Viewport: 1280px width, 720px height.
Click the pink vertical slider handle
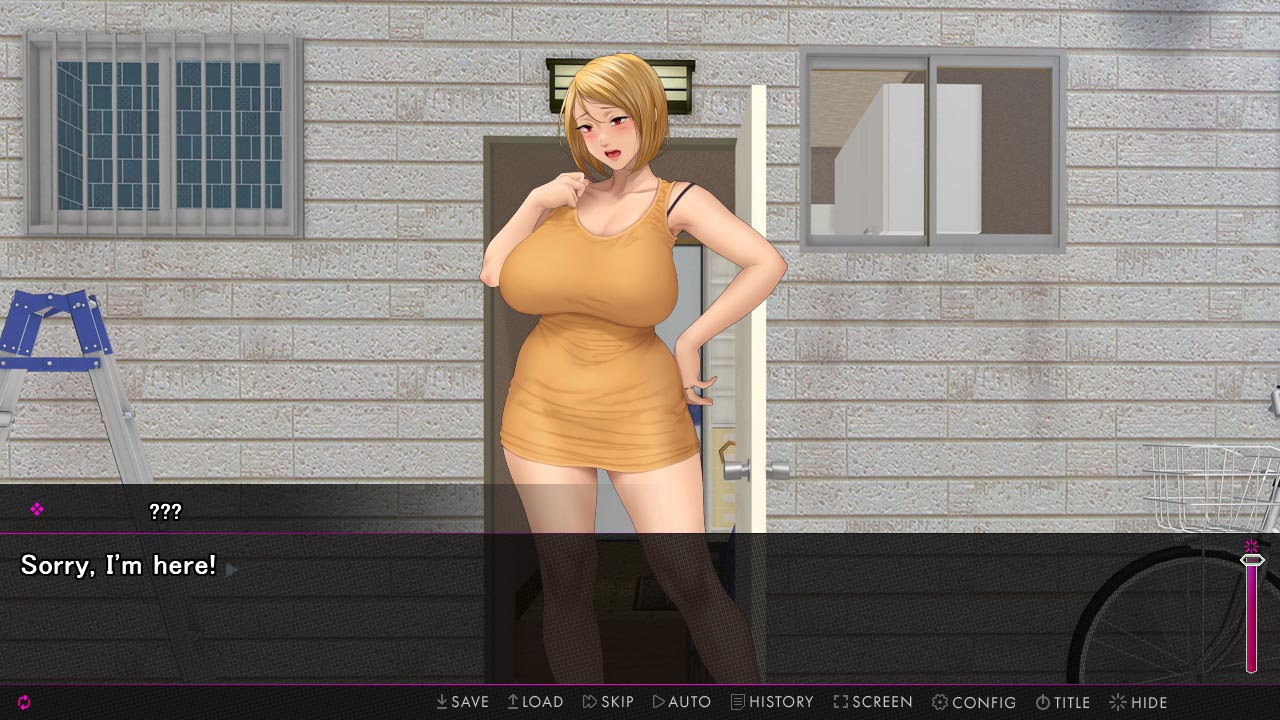(x=1251, y=561)
